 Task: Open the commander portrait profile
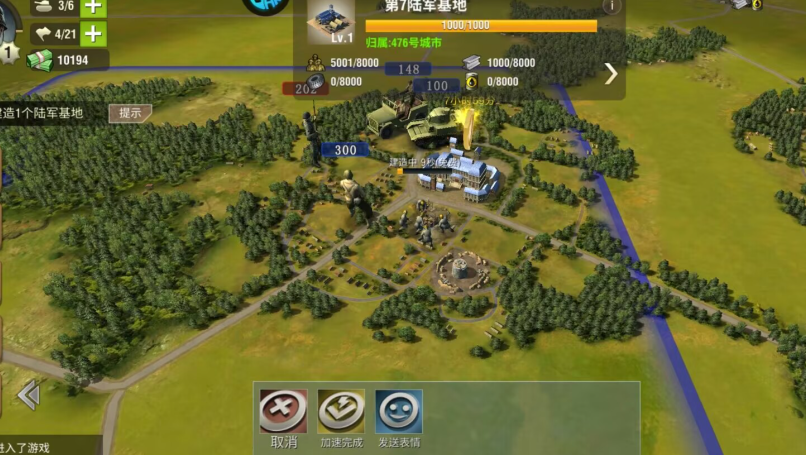click(8, 50)
